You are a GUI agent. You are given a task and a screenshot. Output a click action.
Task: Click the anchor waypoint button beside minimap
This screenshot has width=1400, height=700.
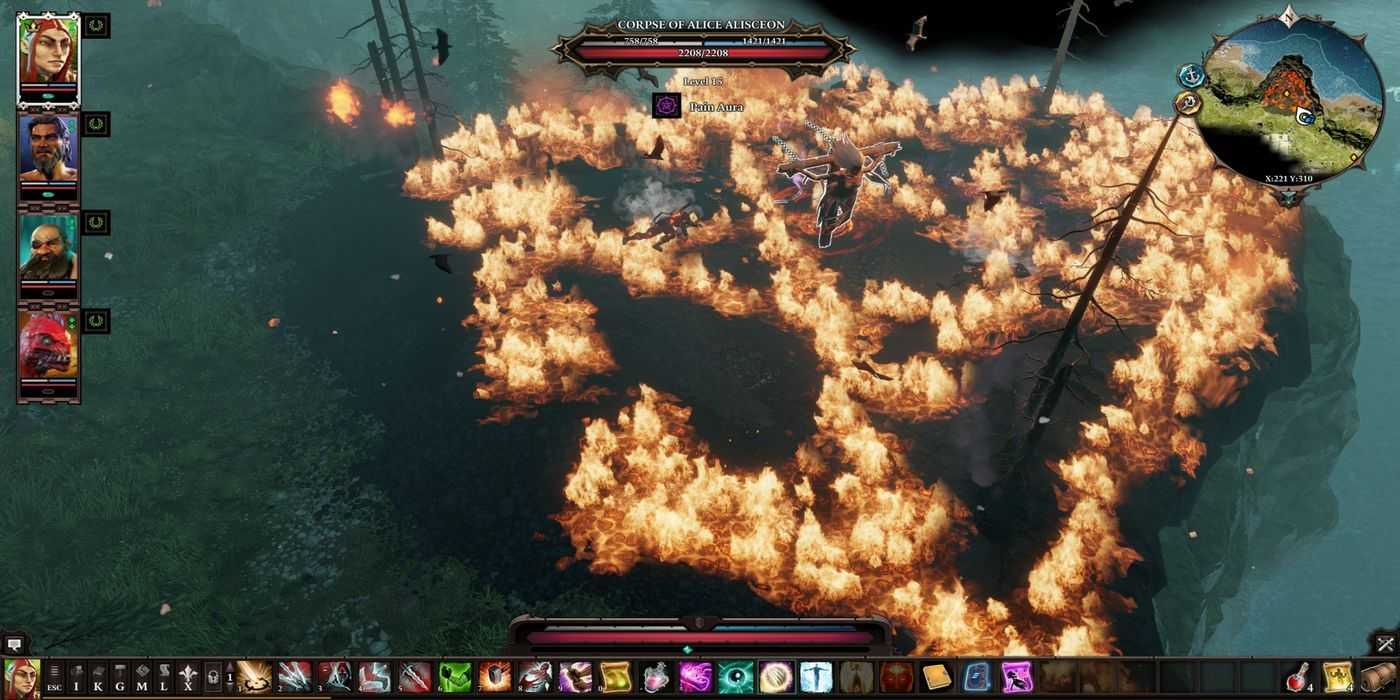point(1190,75)
